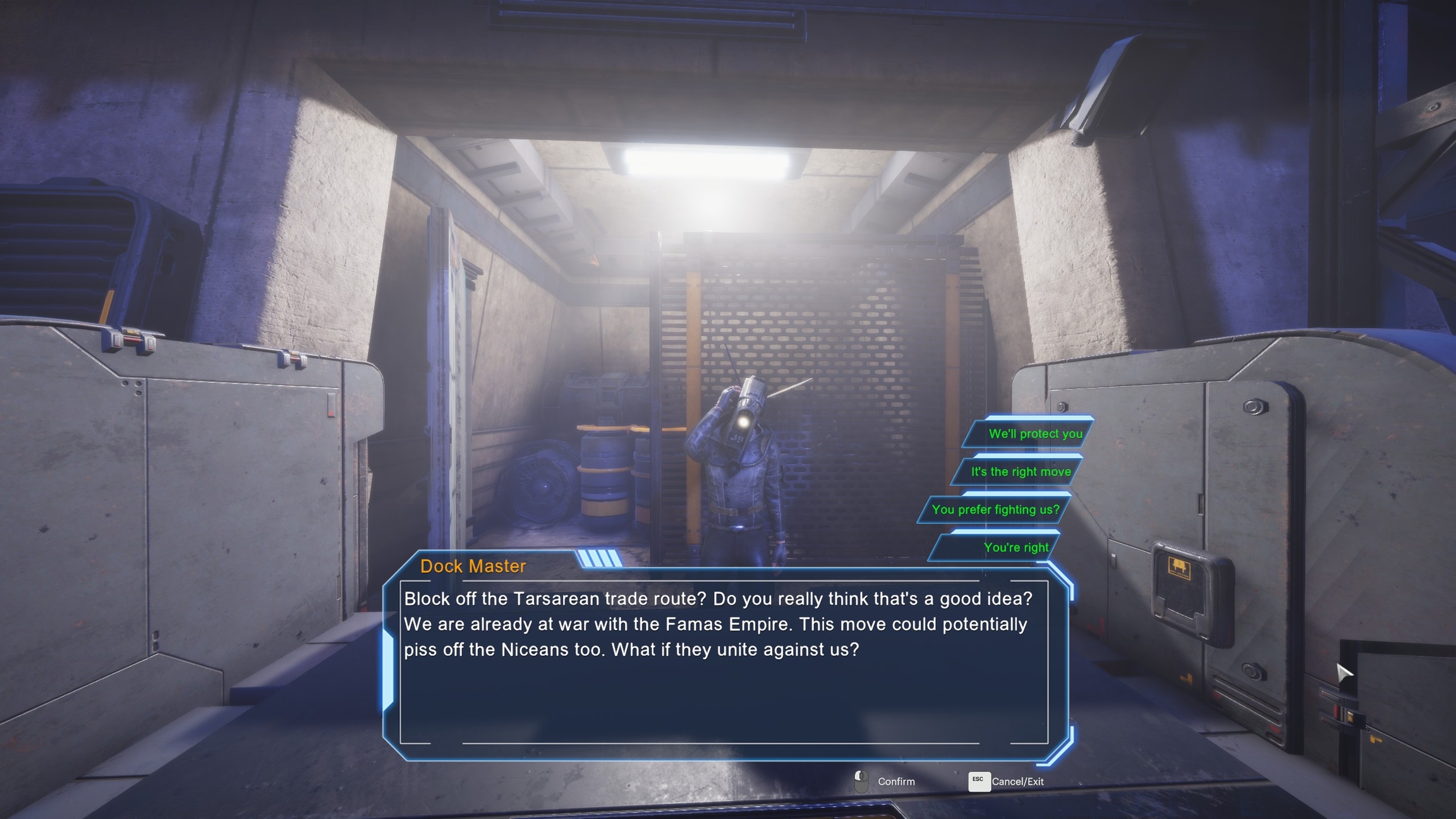This screenshot has height=819, width=1456.
Task: Answer with "You're right"
Action: [1015, 548]
